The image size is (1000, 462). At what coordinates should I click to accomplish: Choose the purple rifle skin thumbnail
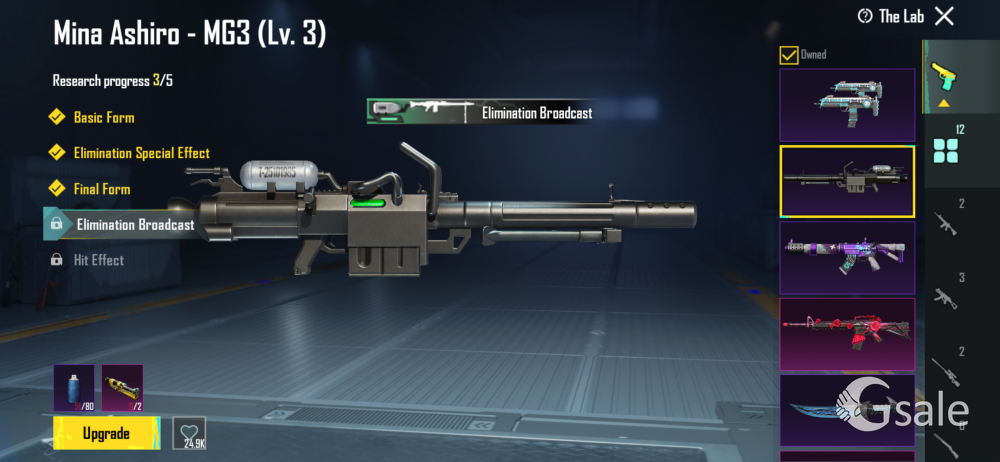(x=847, y=257)
